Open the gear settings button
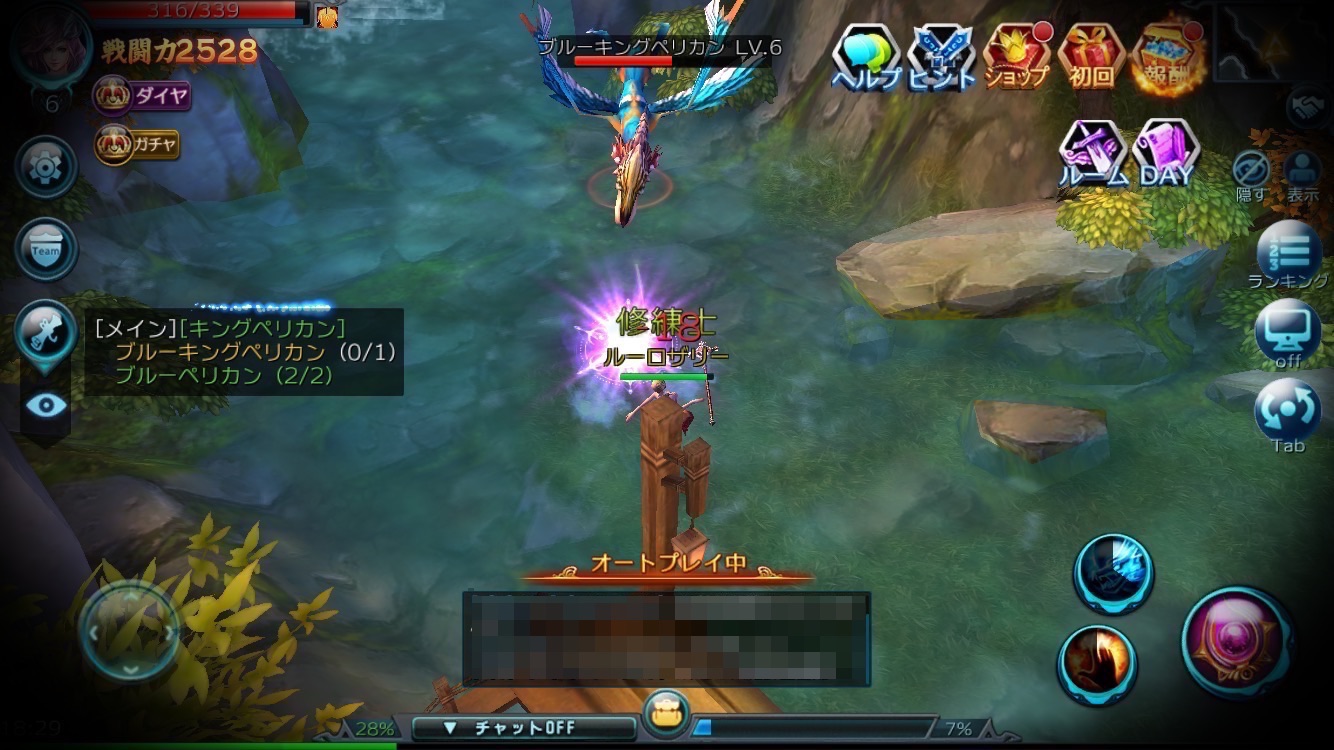This screenshot has width=1334, height=750. pyautogui.click(x=46, y=167)
